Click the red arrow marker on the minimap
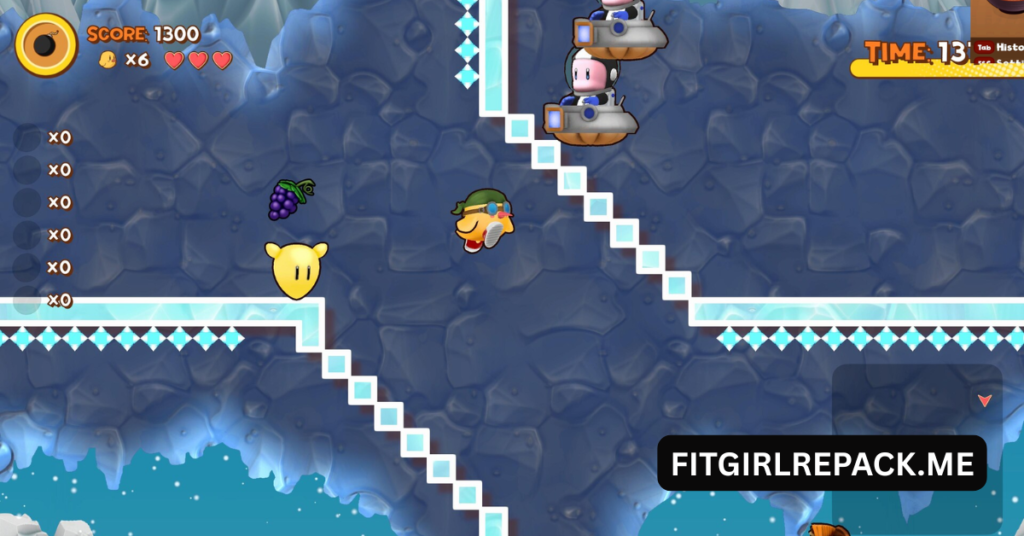 pos(984,400)
